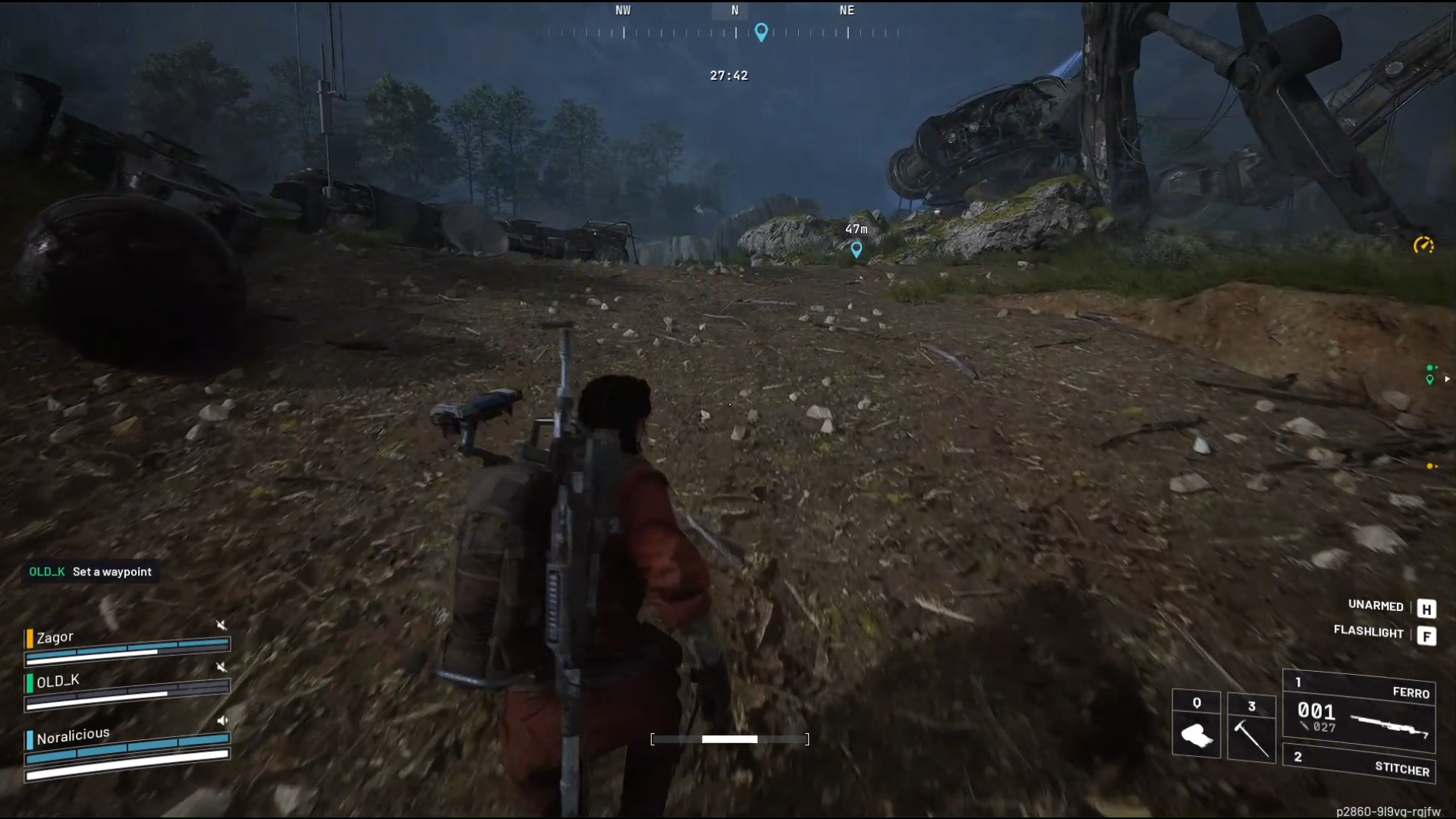Mute Noralicious via speaker icon
The image size is (1456, 819).
coord(222,720)
